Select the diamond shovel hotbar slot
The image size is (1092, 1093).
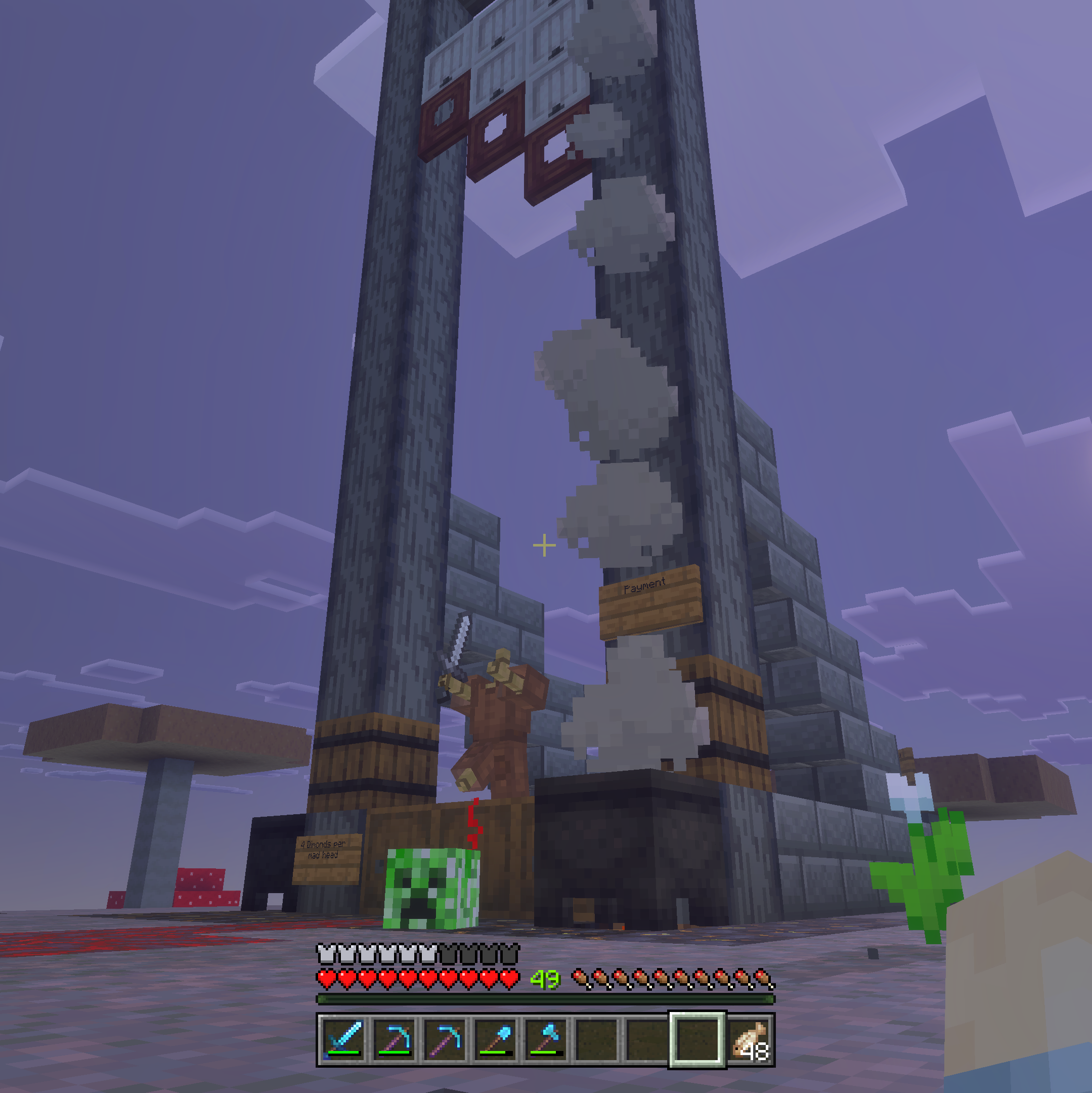(x=495, y=1039)
